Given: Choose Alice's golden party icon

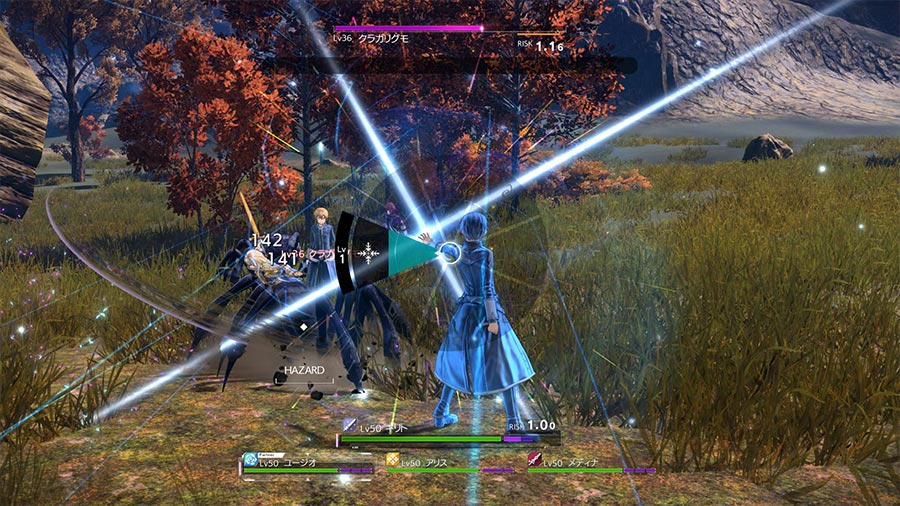Looking at the screenshot, I should tap(393, 460).
